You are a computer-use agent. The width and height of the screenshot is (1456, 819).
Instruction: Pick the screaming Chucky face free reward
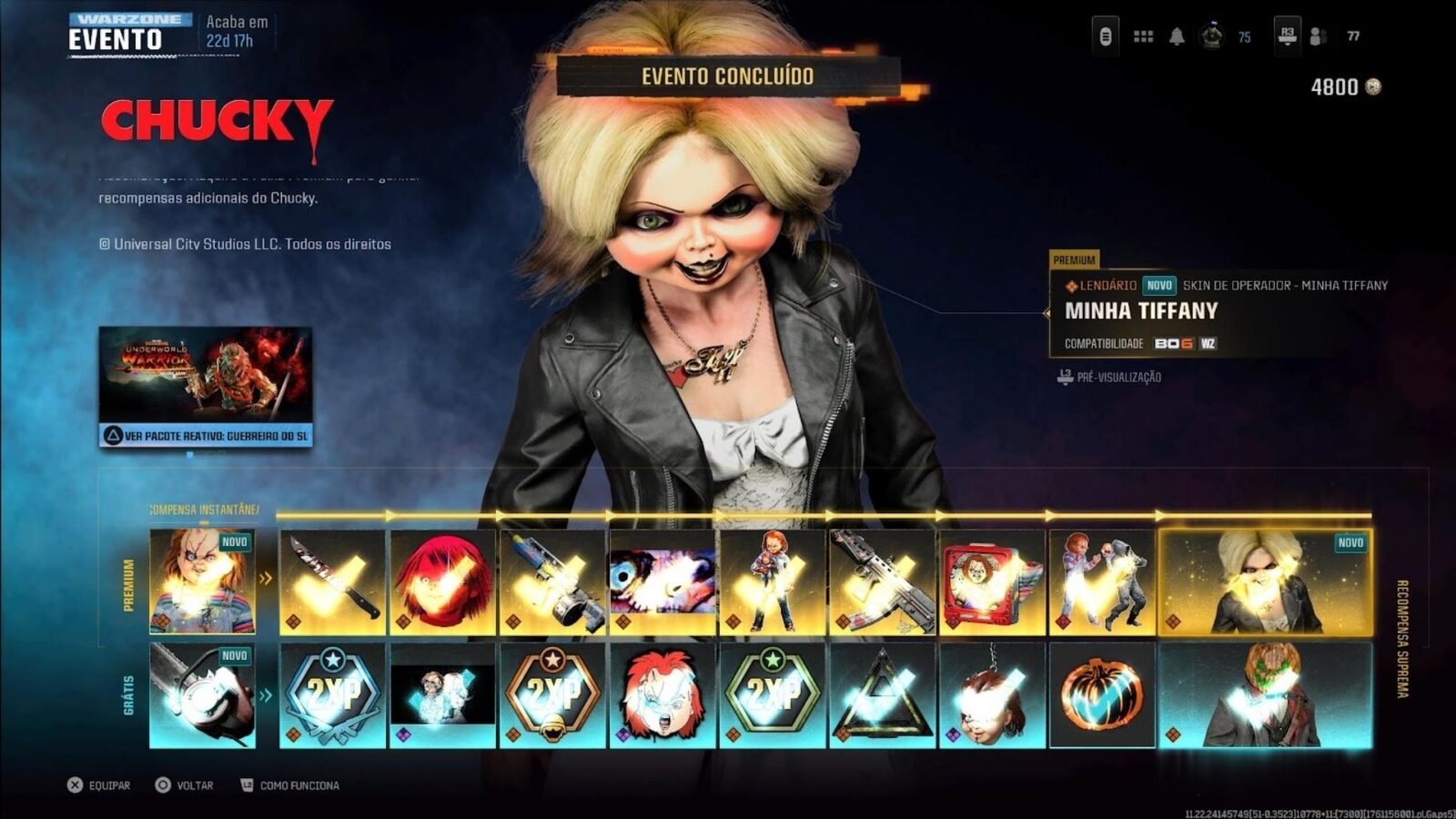click(662, 695)
